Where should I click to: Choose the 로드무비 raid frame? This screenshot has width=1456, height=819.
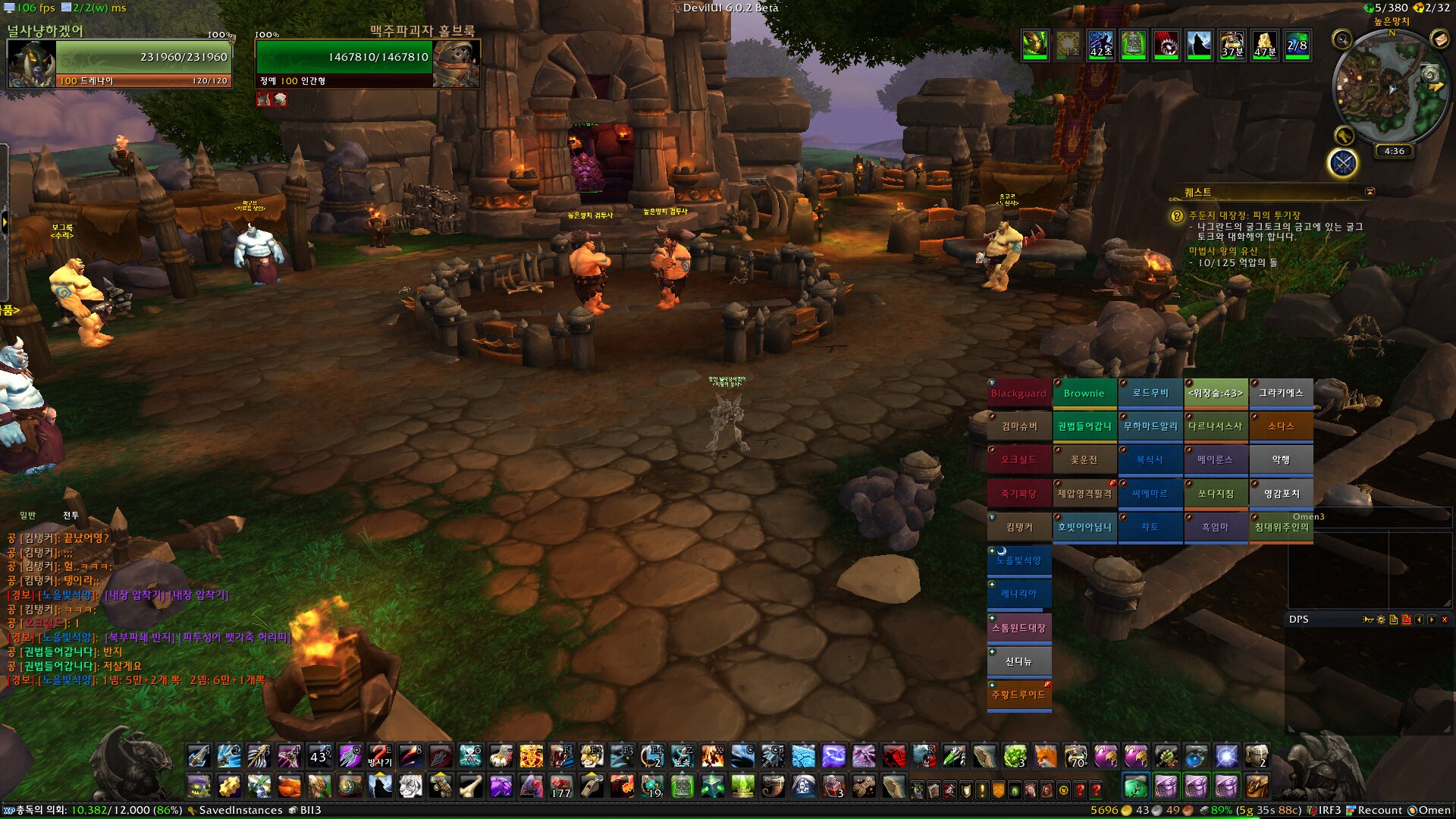pos(1150,394)
